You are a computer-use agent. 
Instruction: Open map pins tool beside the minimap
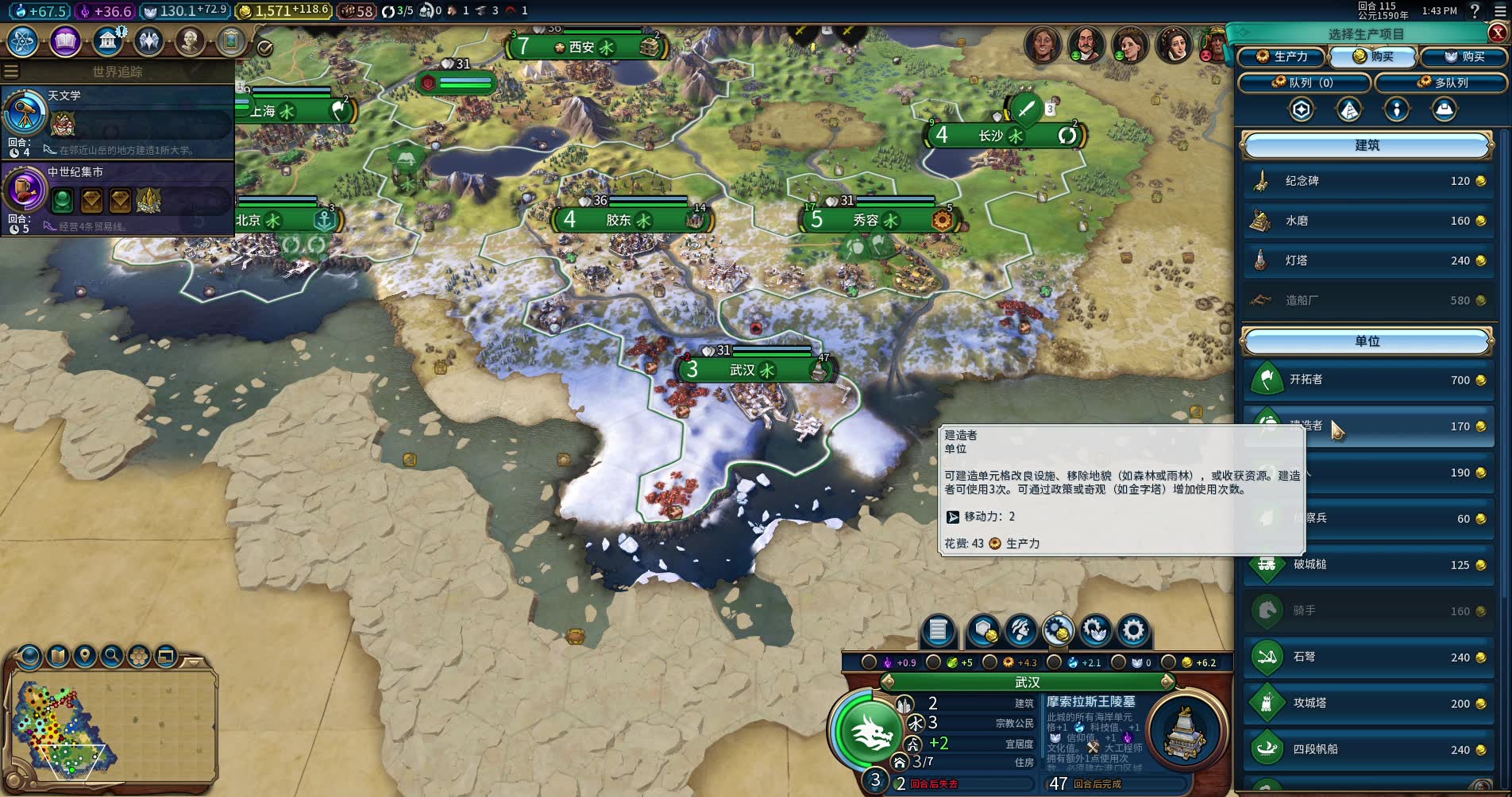[x=85, y=656]
